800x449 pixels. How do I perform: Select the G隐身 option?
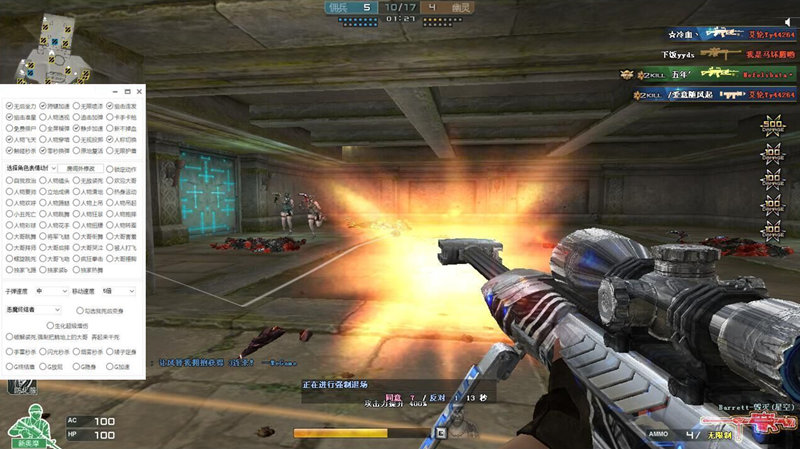pos(76,366)
